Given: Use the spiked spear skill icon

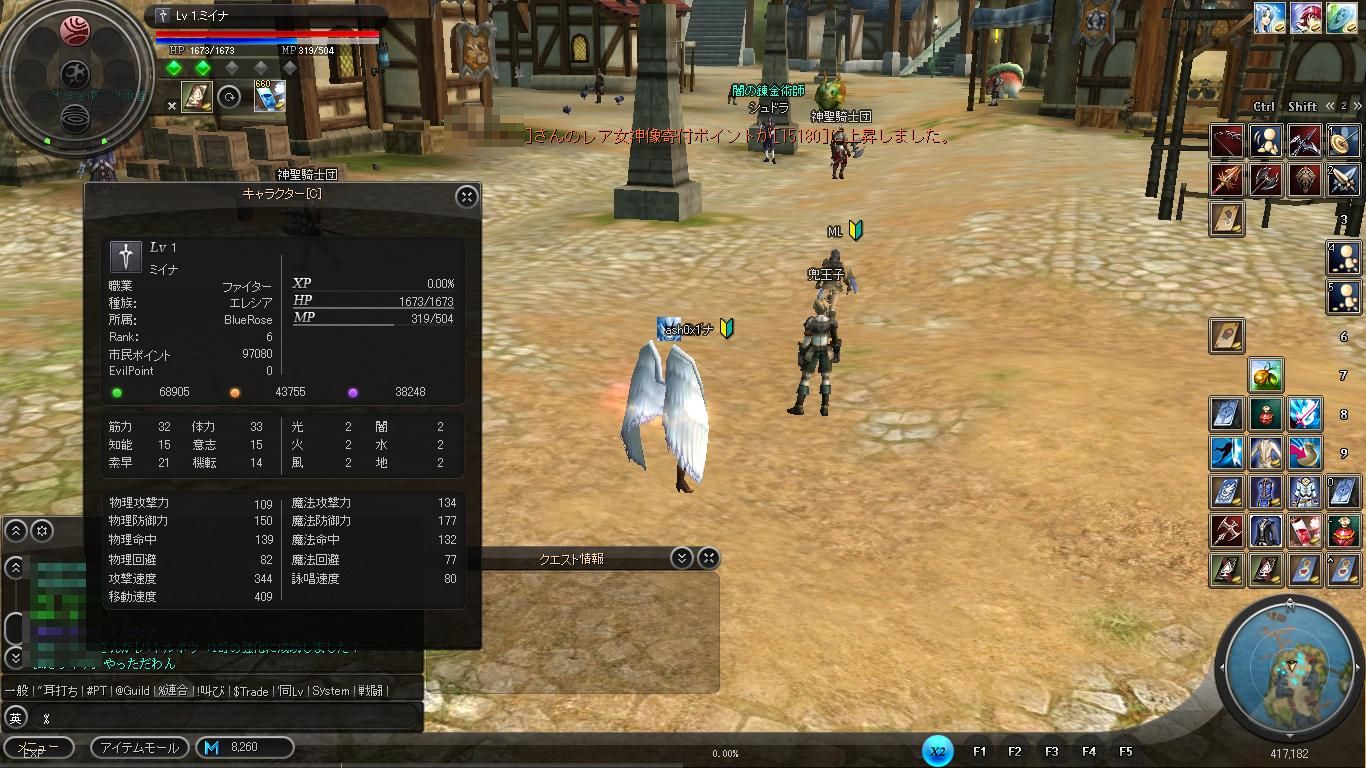Looking at the screenshot, I should (1227, 180).
